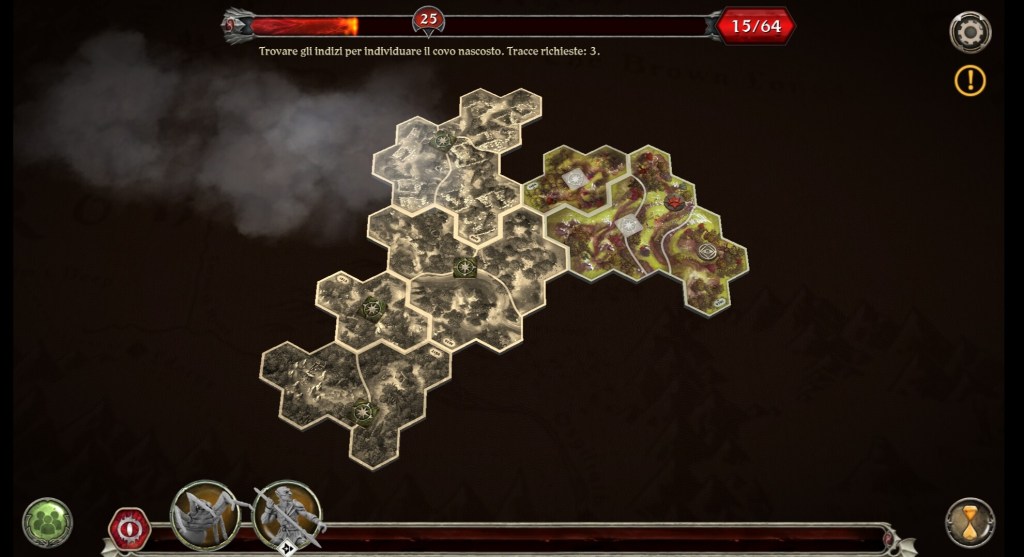Open the gear settings menu
Screen dimensions: 1024x557
coord(969,32)
